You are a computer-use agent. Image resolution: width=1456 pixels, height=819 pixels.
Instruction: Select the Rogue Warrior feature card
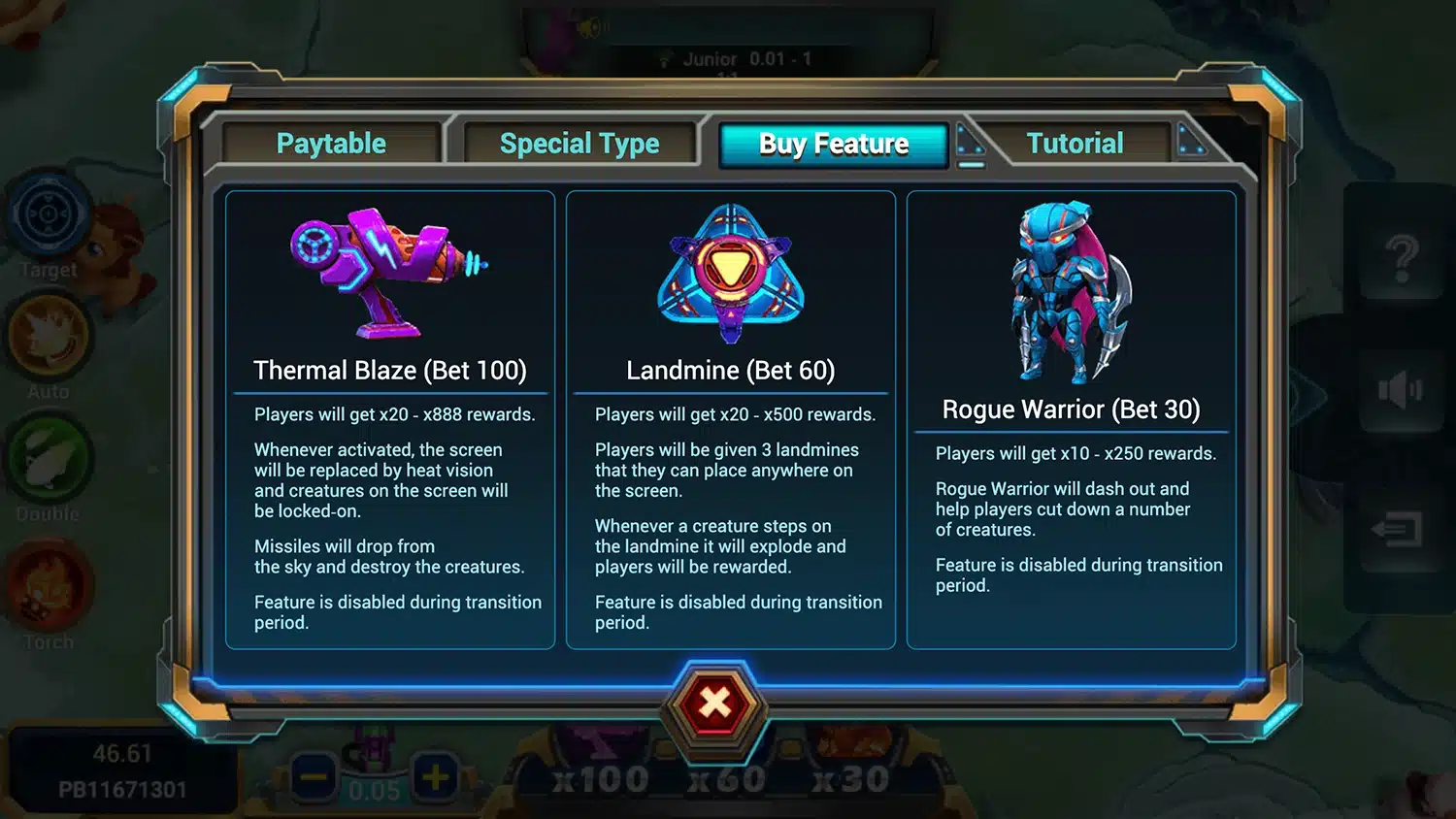(1071, 419)
